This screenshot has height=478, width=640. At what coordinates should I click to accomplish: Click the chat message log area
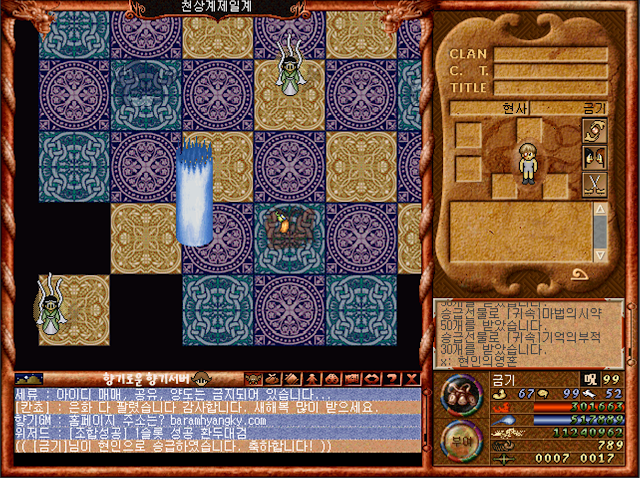coord(210,420)
